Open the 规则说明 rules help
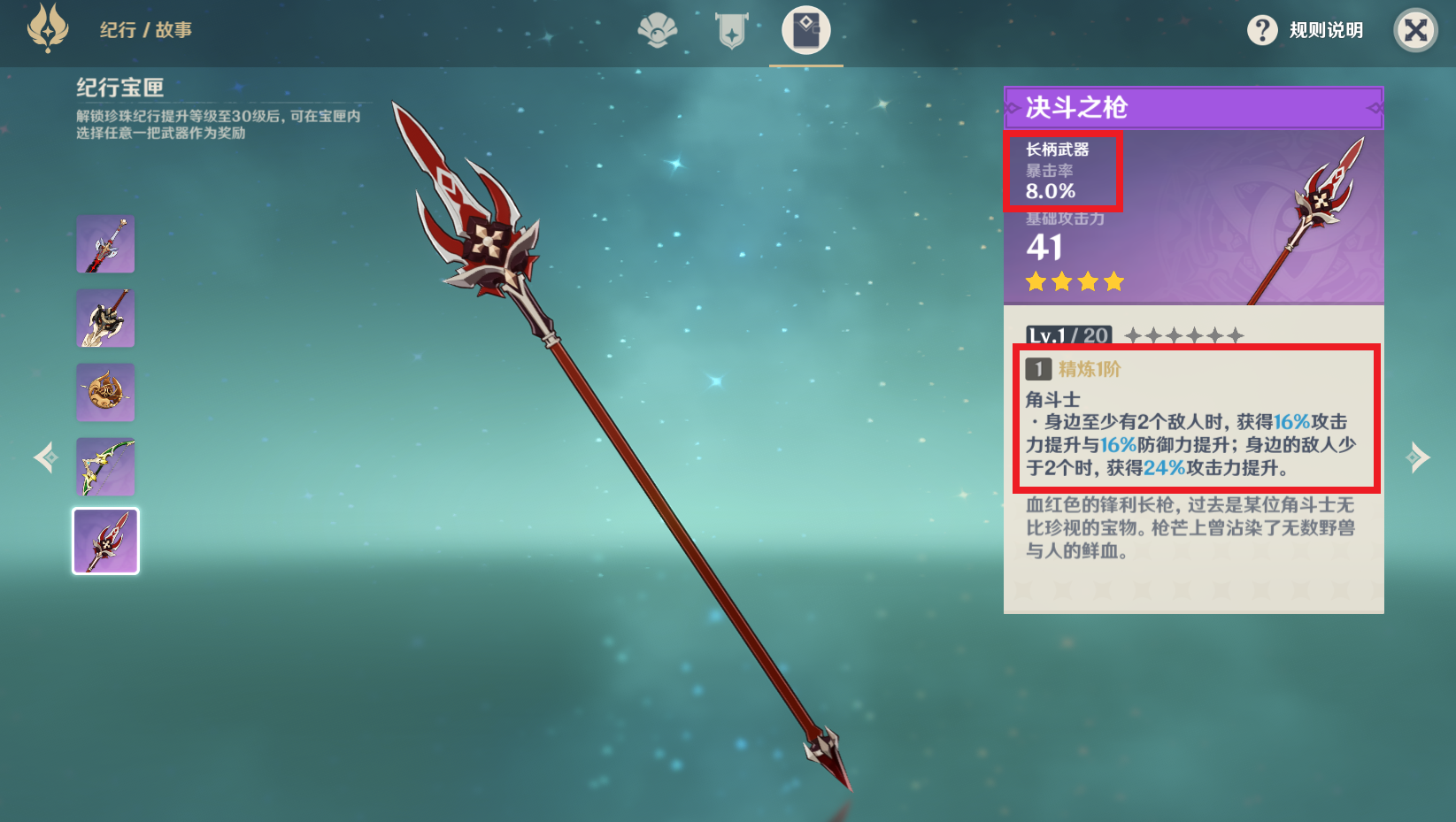The image size is (1456, 822). click(1305, 30)
